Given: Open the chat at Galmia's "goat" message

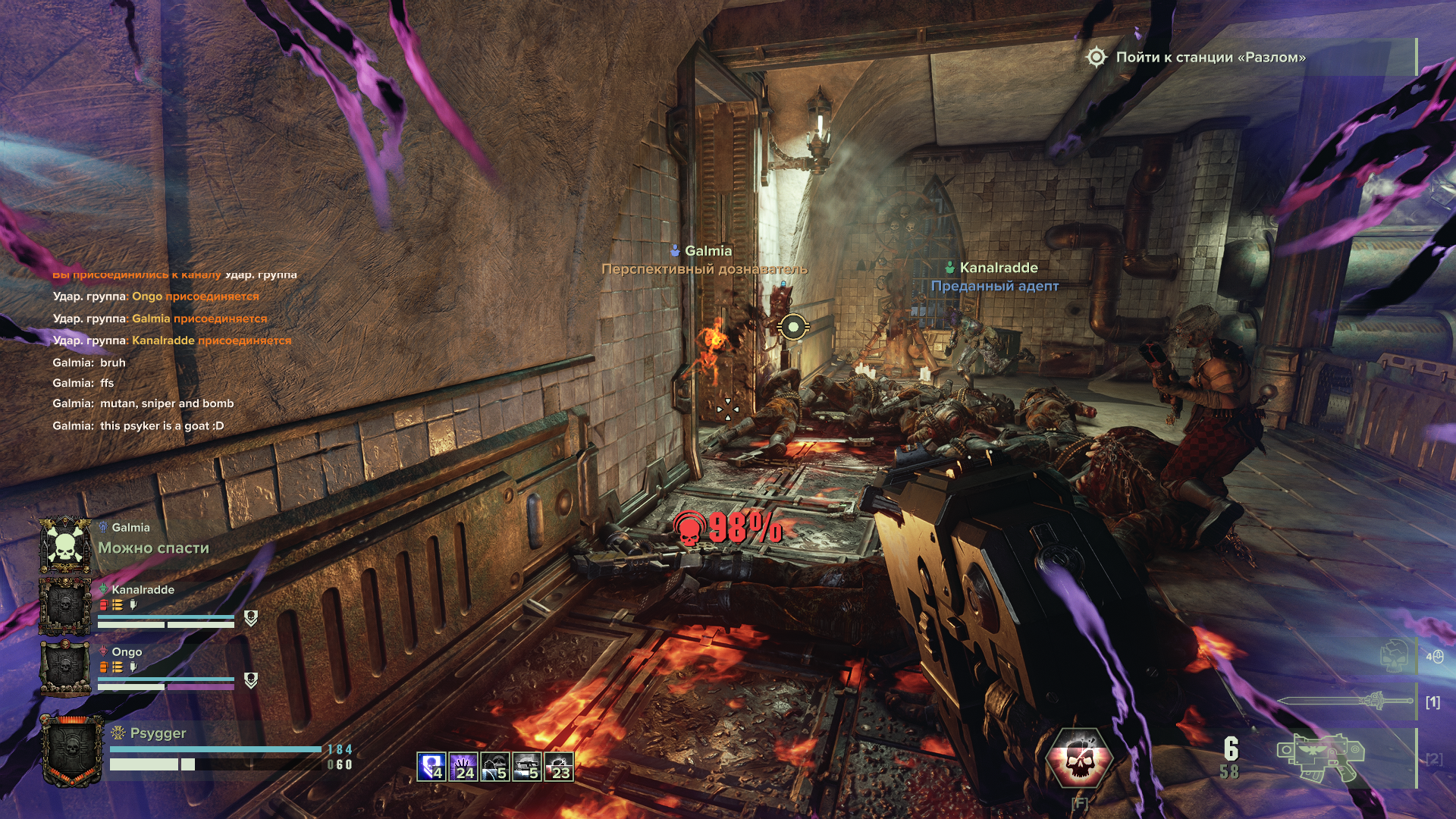Looking at the screenshot, I should click(138, 426).
